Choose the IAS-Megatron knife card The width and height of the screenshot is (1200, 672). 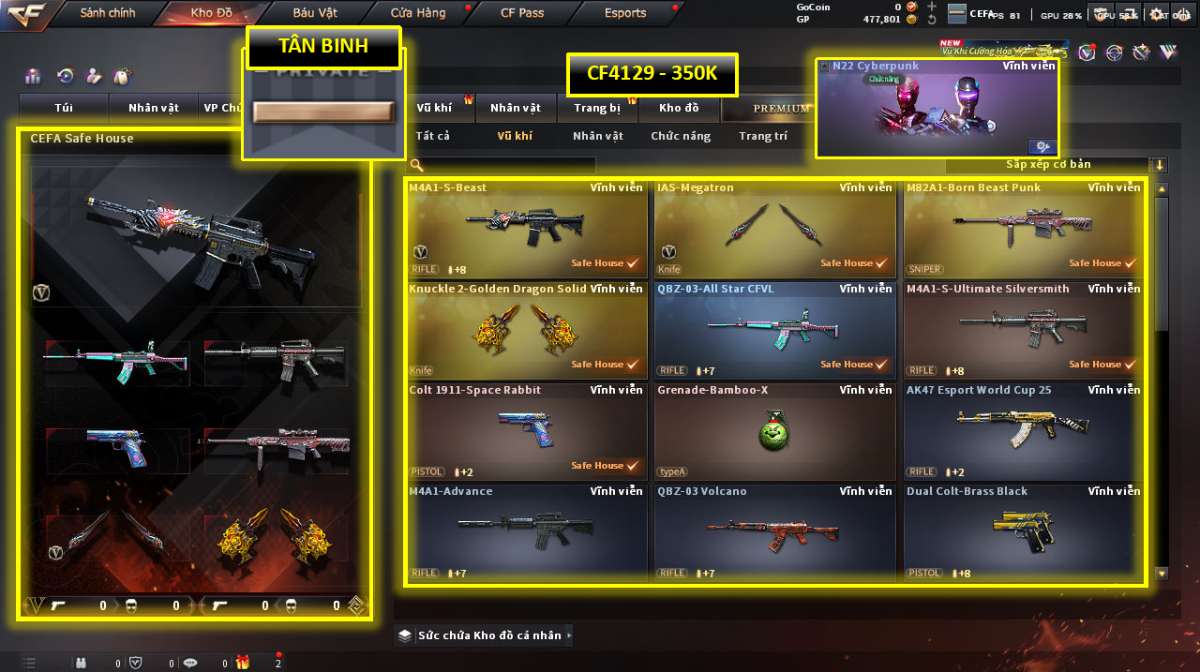click(x=774, y=228)
